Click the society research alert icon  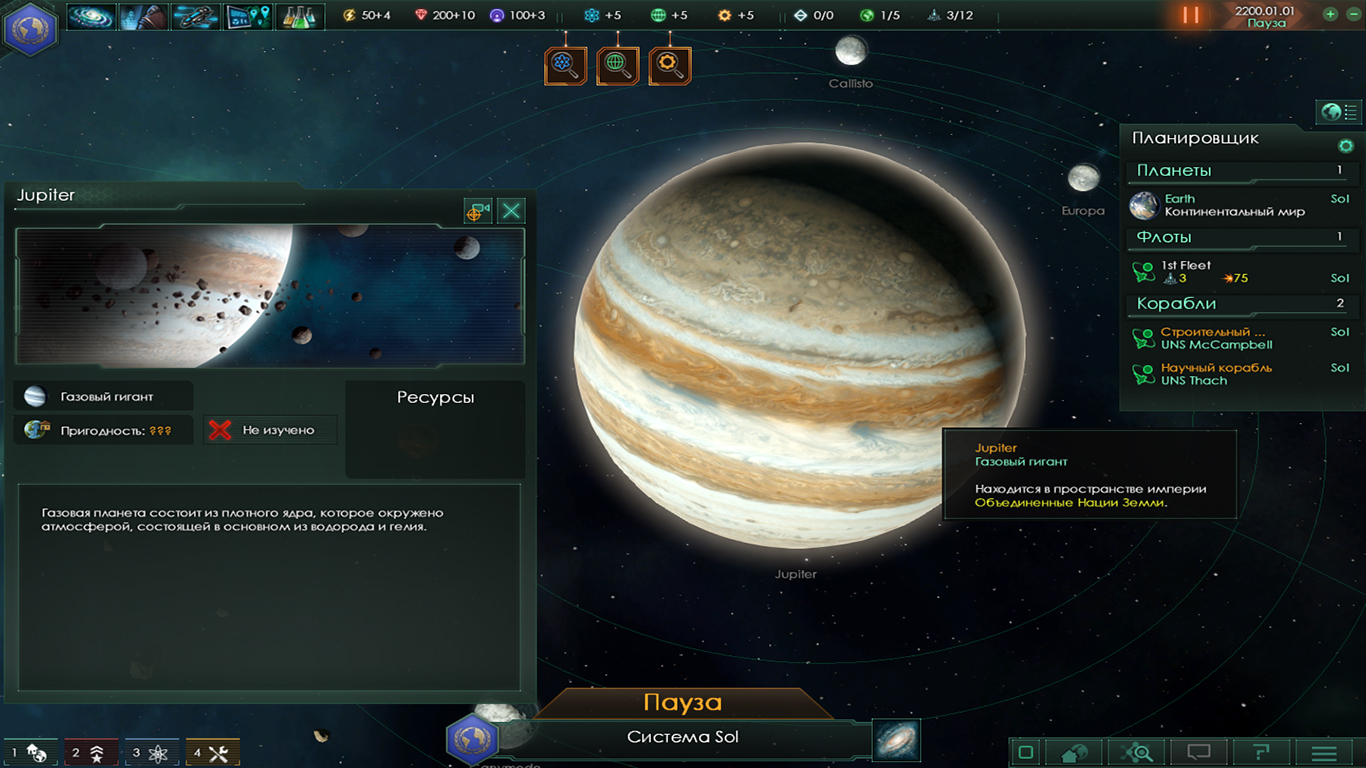click(x=617, y=66)
